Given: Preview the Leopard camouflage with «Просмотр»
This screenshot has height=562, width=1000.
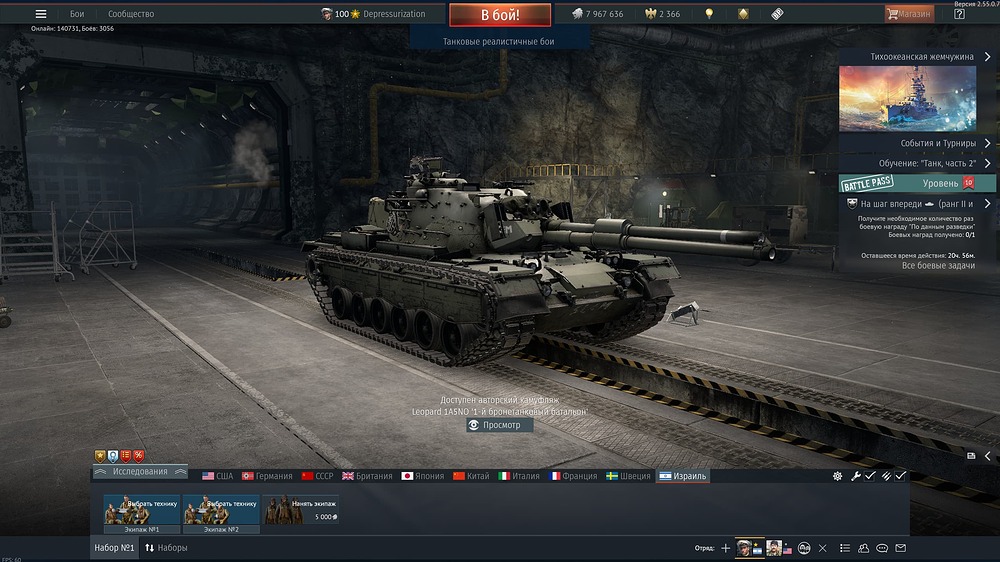Looking at the screenshot, I should click(x=500, y=425).
